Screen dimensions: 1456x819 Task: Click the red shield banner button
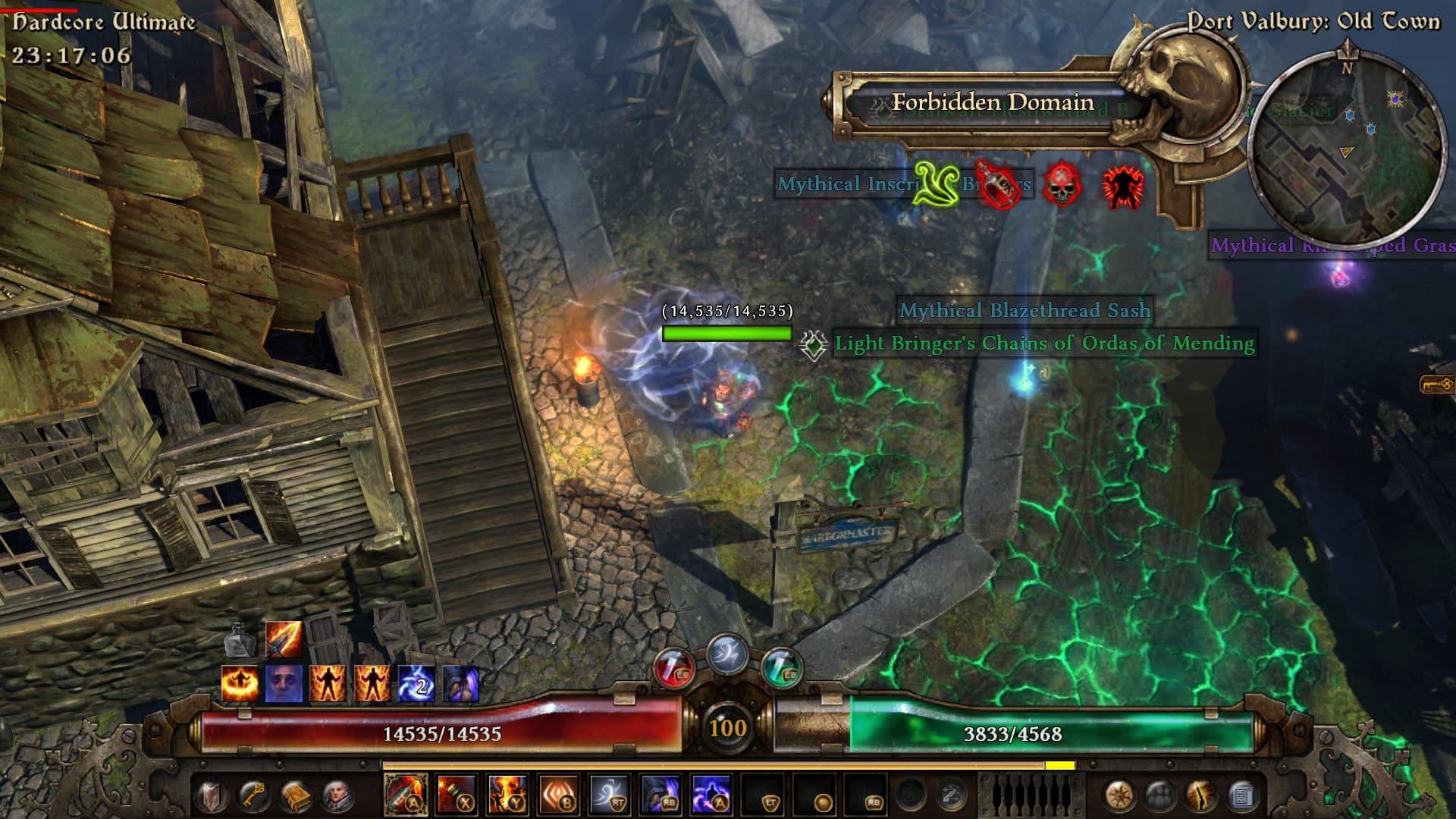pyautogui.click(x=211, y=795)
